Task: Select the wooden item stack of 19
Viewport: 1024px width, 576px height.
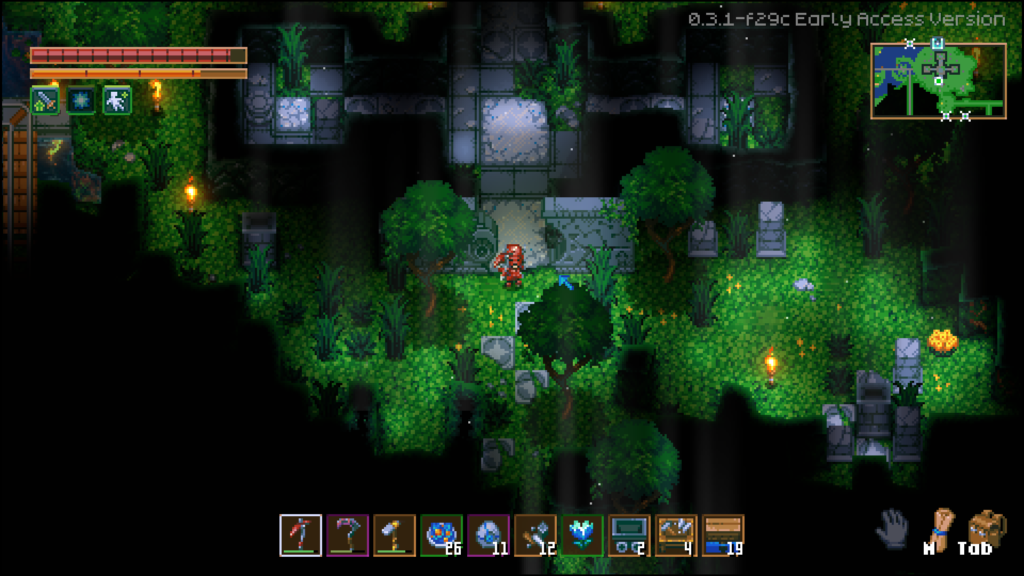Action: (723, 535)
